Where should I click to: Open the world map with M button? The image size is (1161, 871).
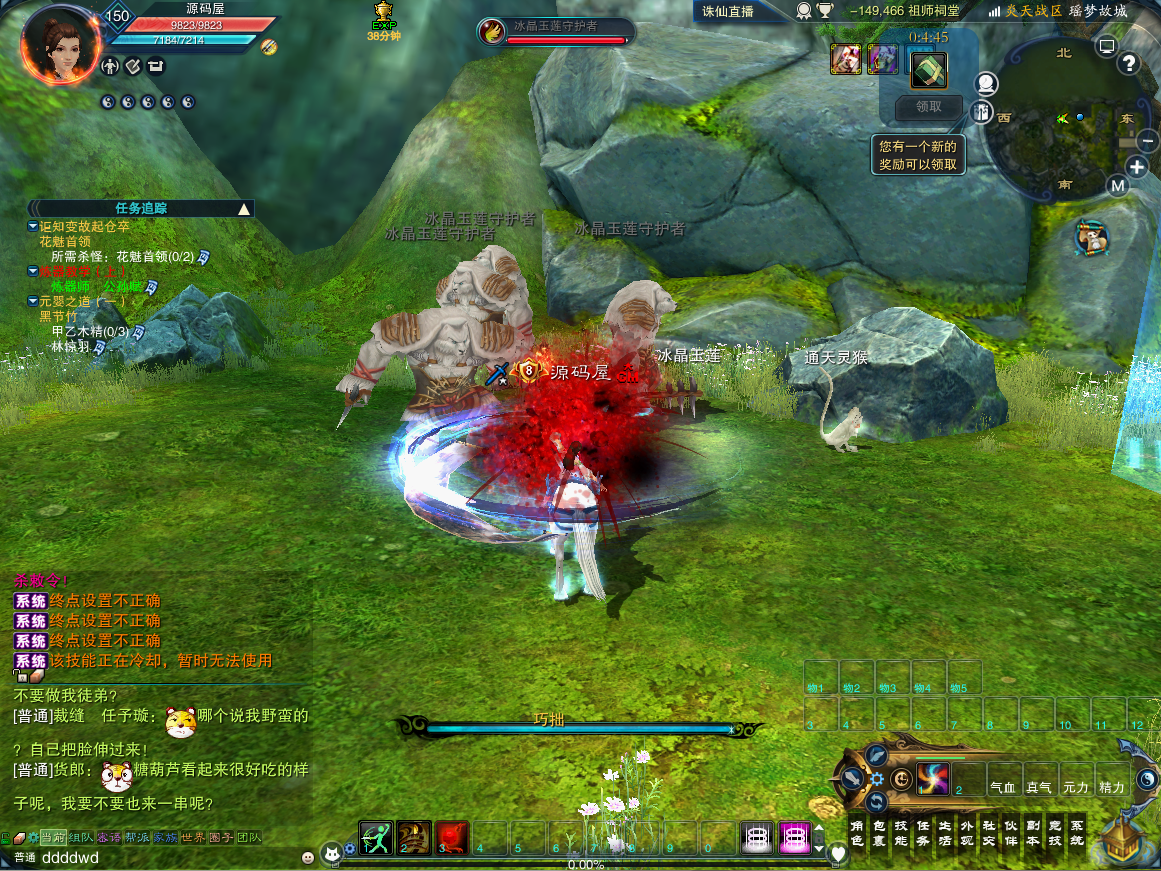tap(1118, 186)
